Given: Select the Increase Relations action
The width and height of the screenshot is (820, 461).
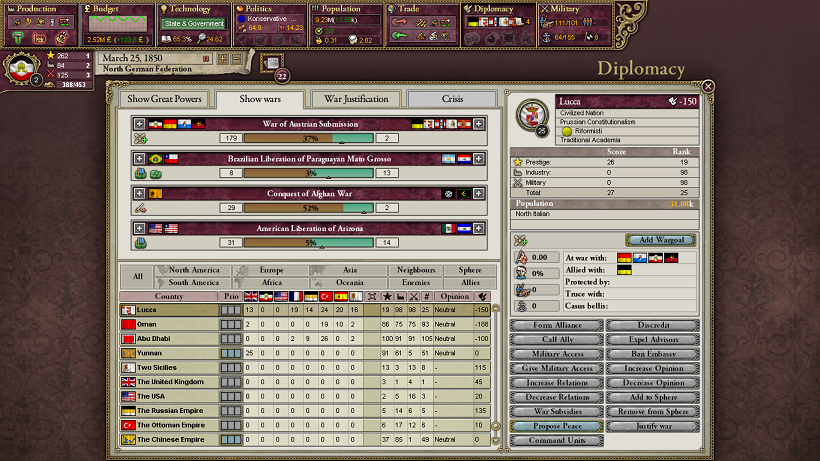Looking at the screenshot, I should pos(555,382).
